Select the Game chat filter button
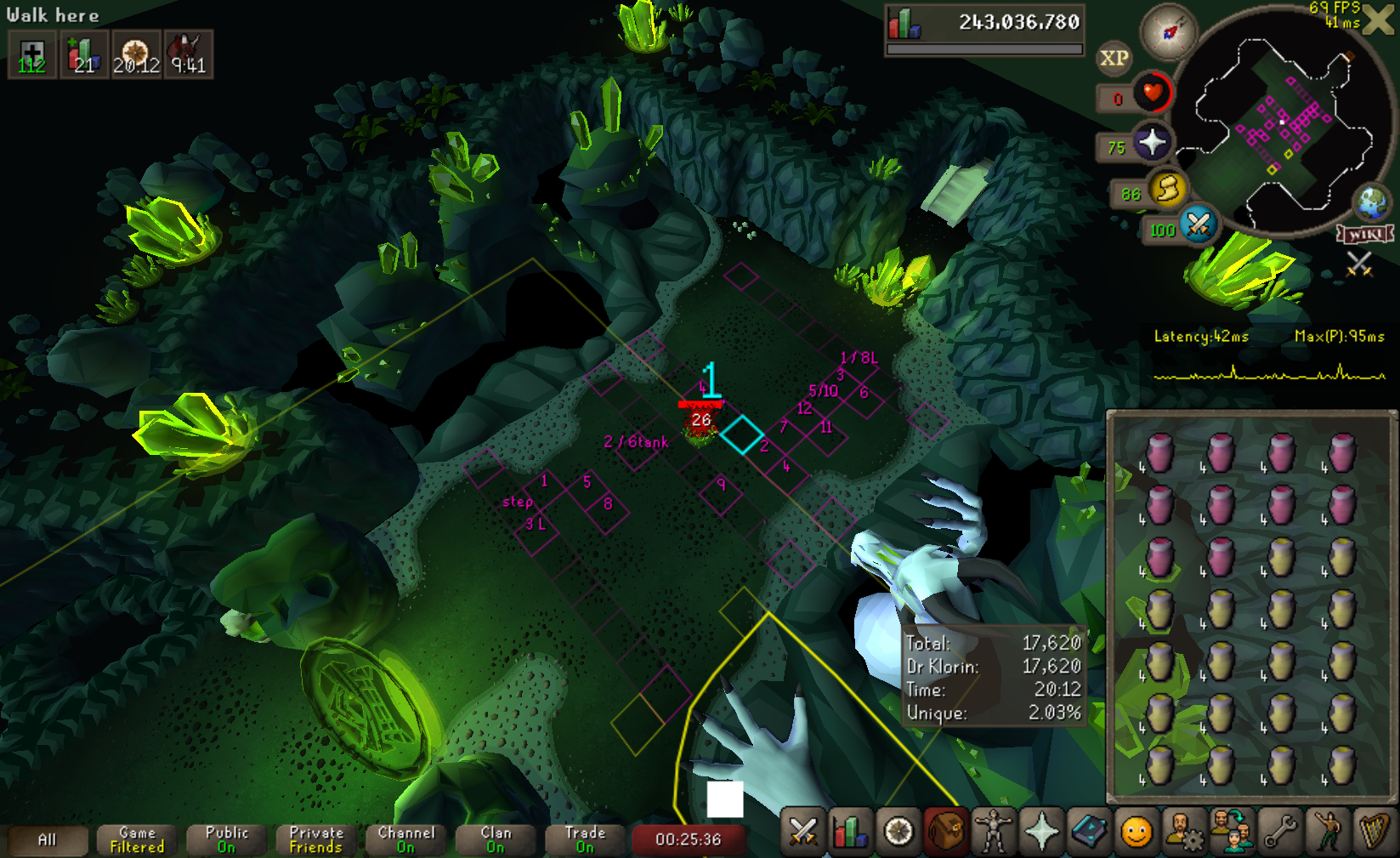The image size is (1400, 858). click(x=137, y=839)
